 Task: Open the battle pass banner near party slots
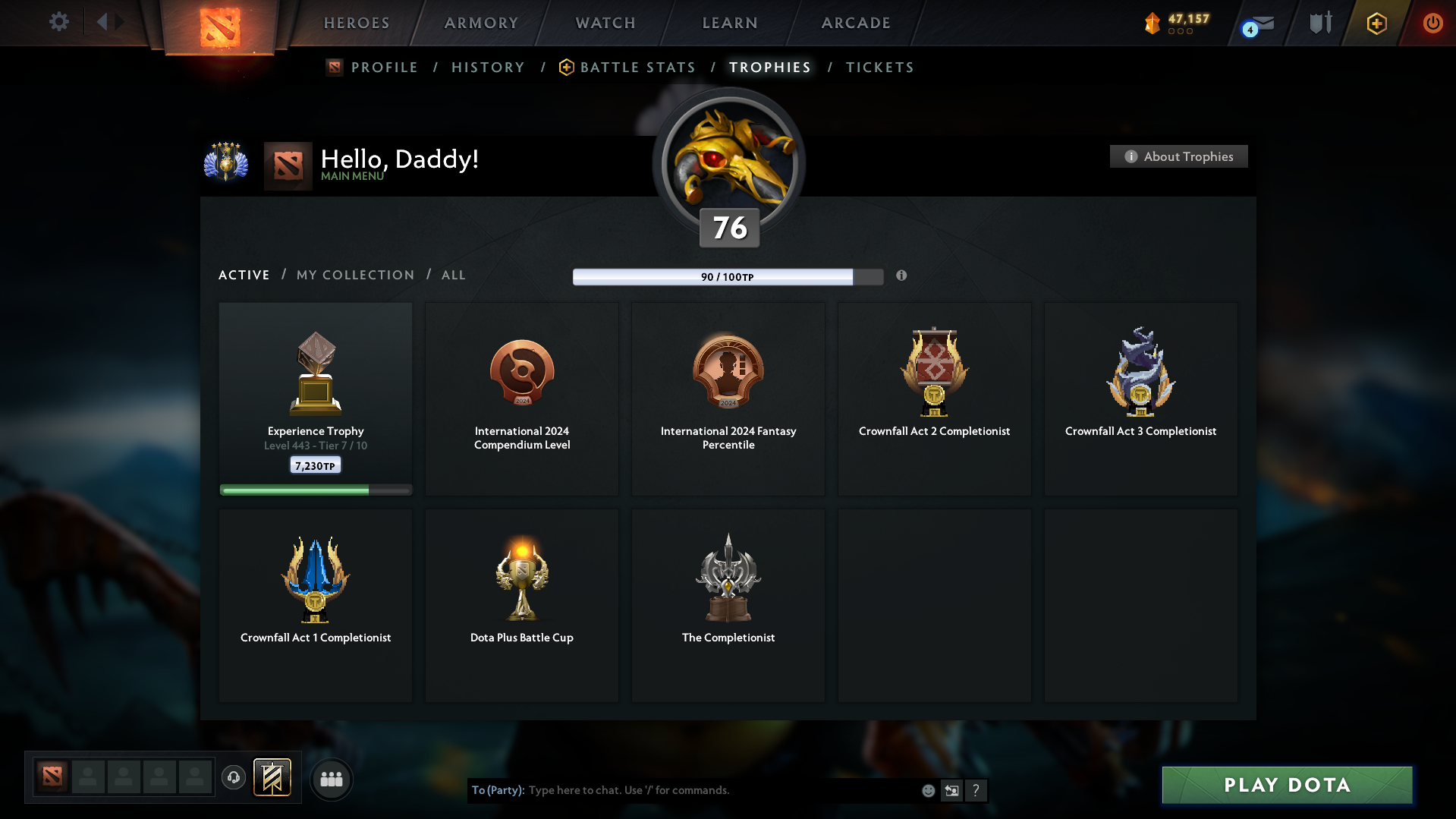273,778
